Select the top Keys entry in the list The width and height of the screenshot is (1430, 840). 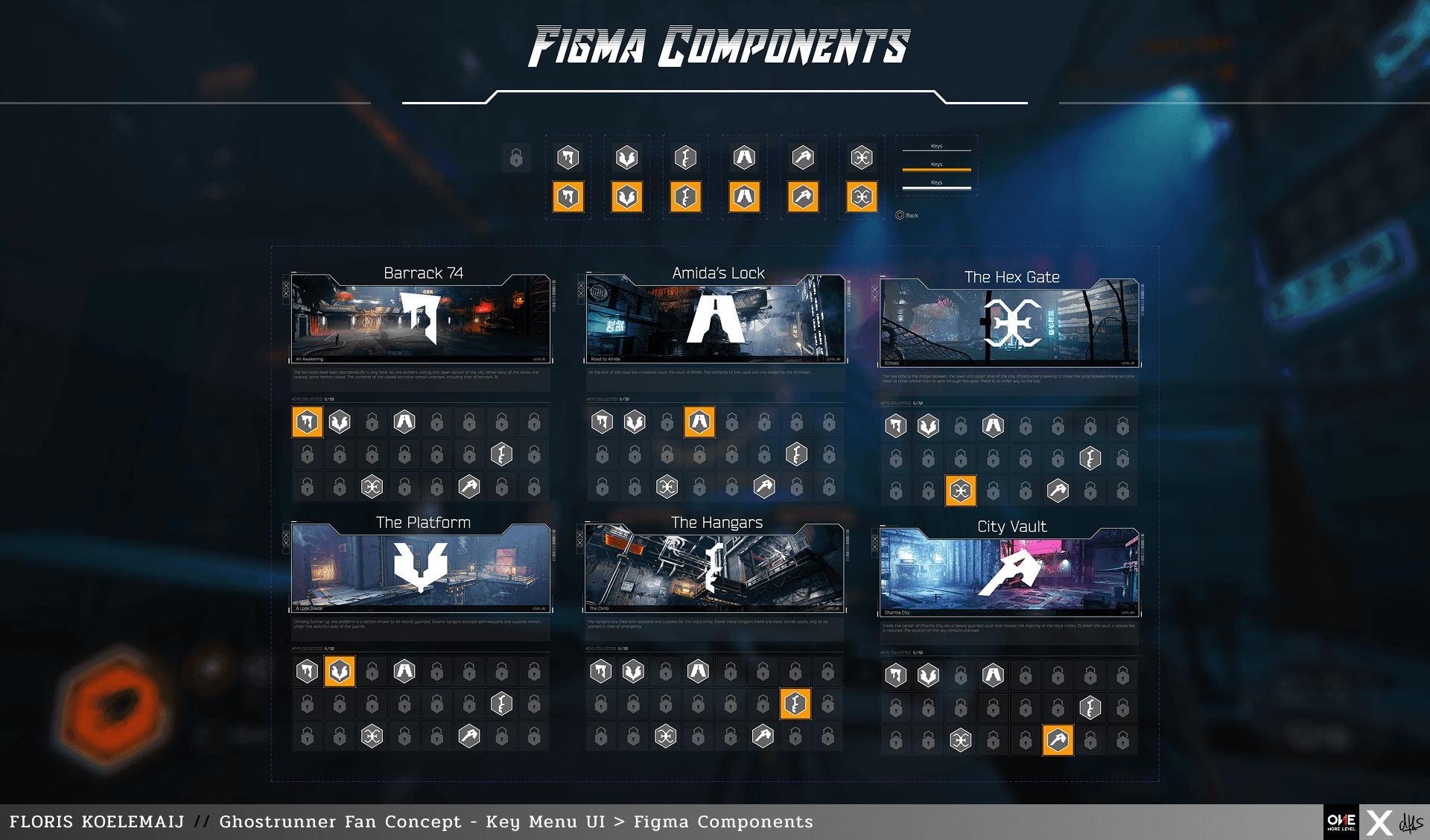pos(936,146)
